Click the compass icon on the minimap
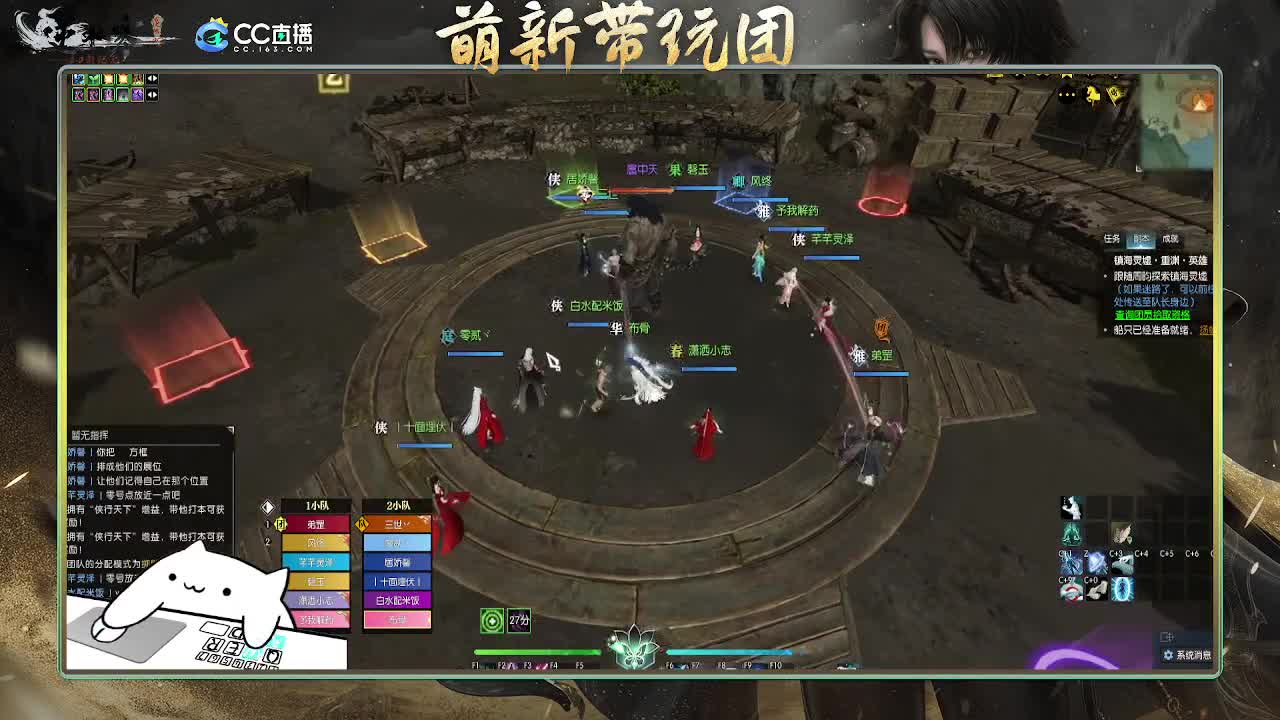1280x720 pixels. click(x=1201, y=100)
